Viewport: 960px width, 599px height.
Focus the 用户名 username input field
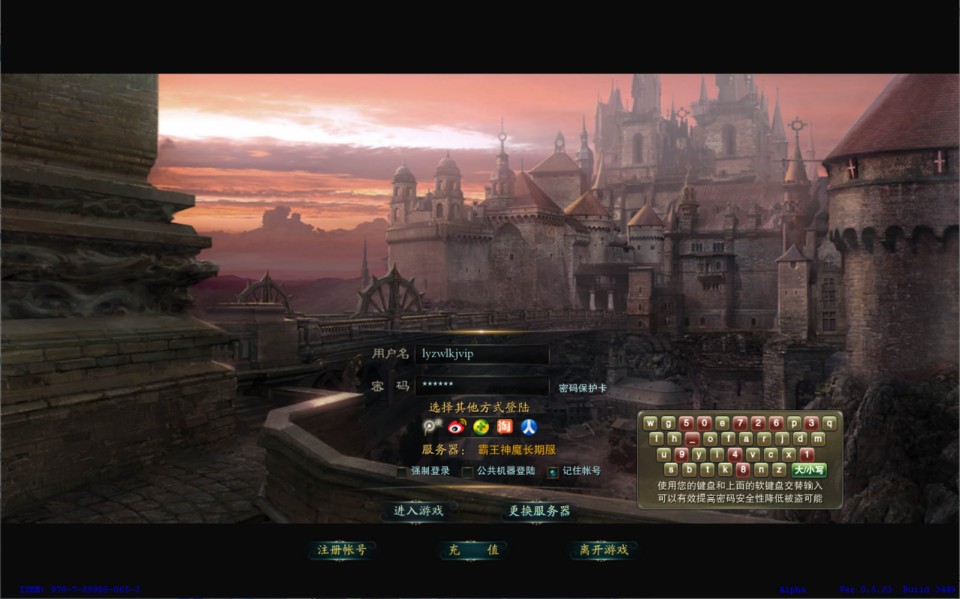point(483,354)
